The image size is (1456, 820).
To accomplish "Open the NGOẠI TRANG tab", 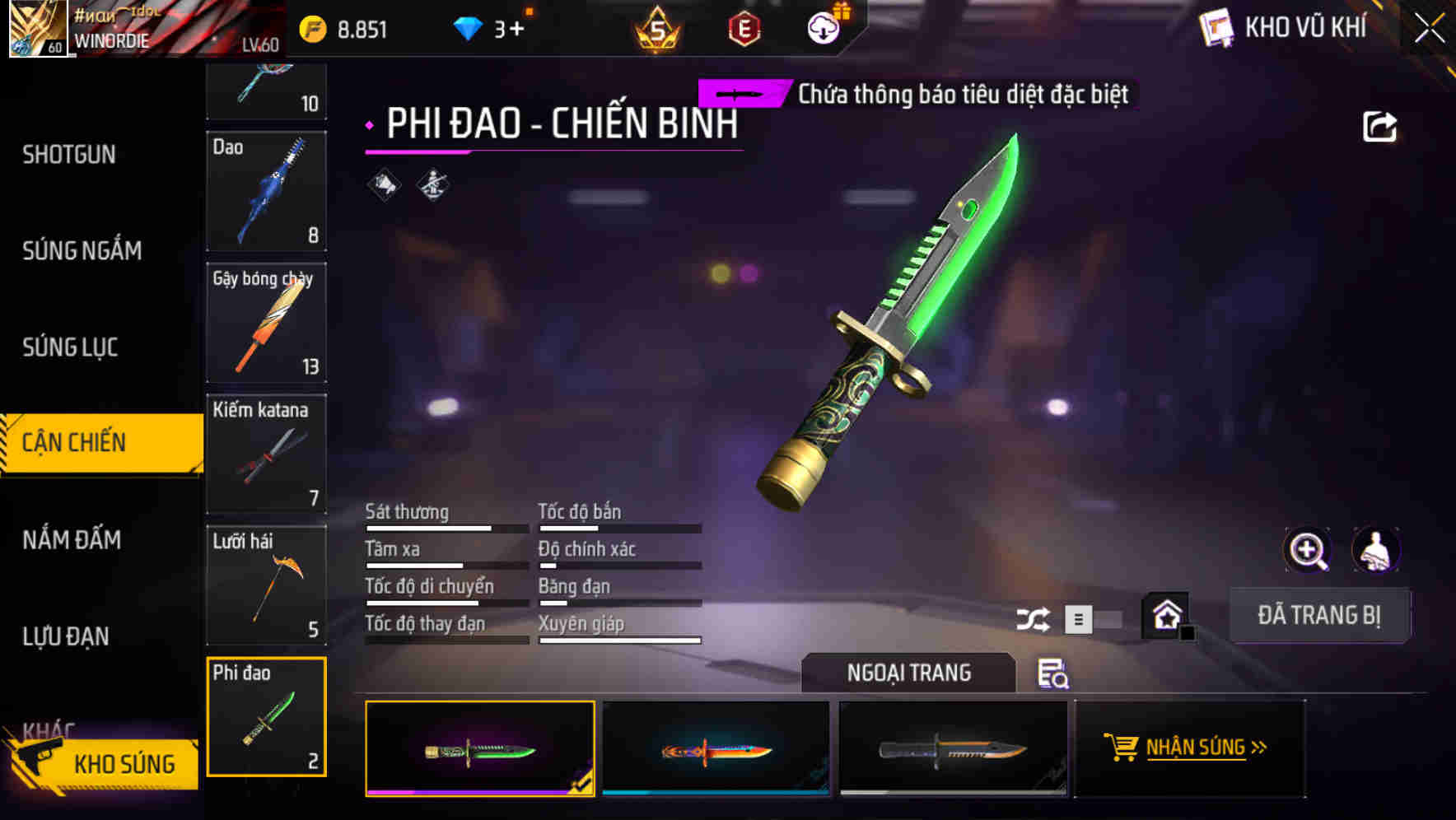I will click(x=909, y=673).
